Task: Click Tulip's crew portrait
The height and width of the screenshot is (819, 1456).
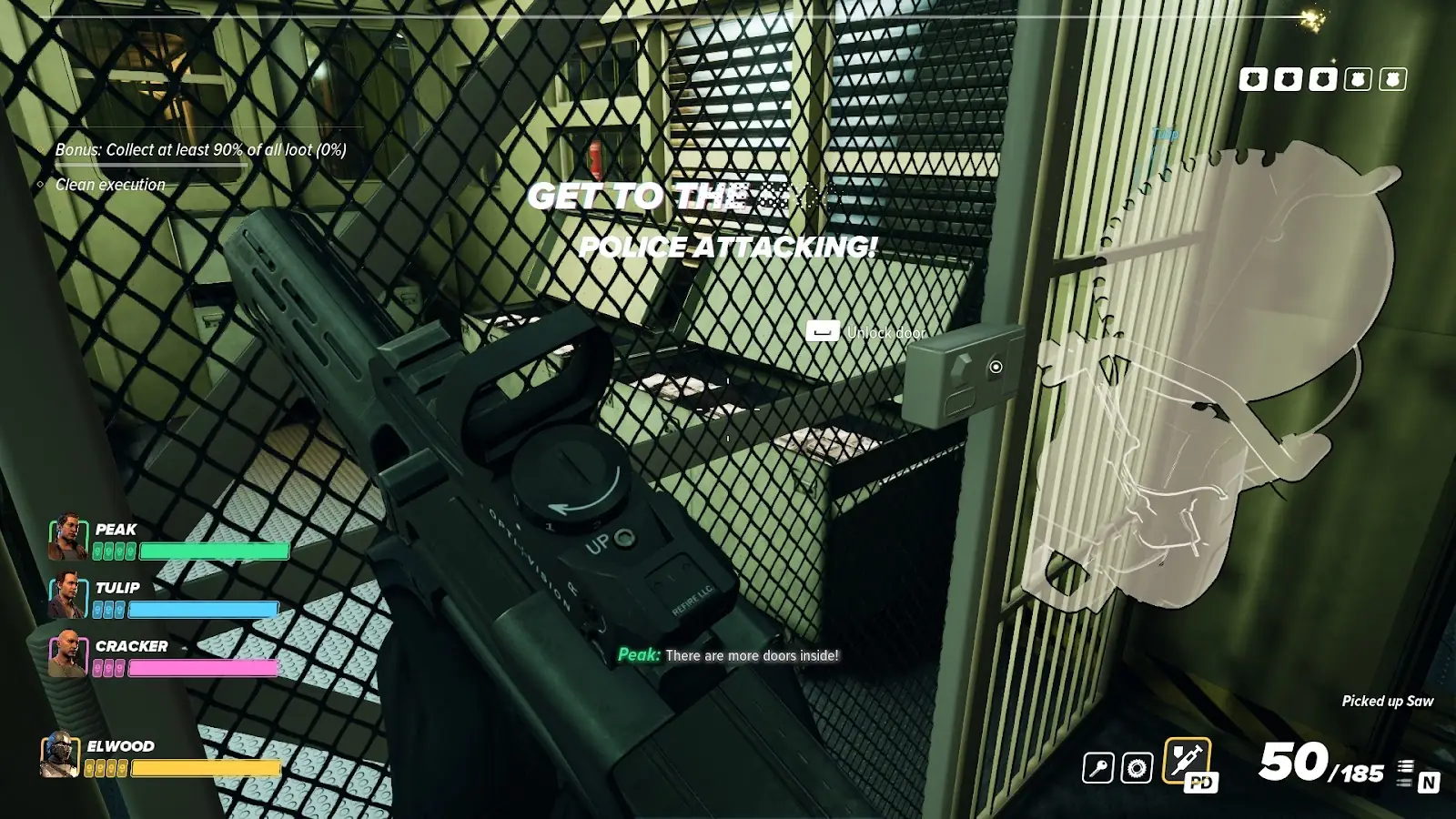Action: pos(67,595)
